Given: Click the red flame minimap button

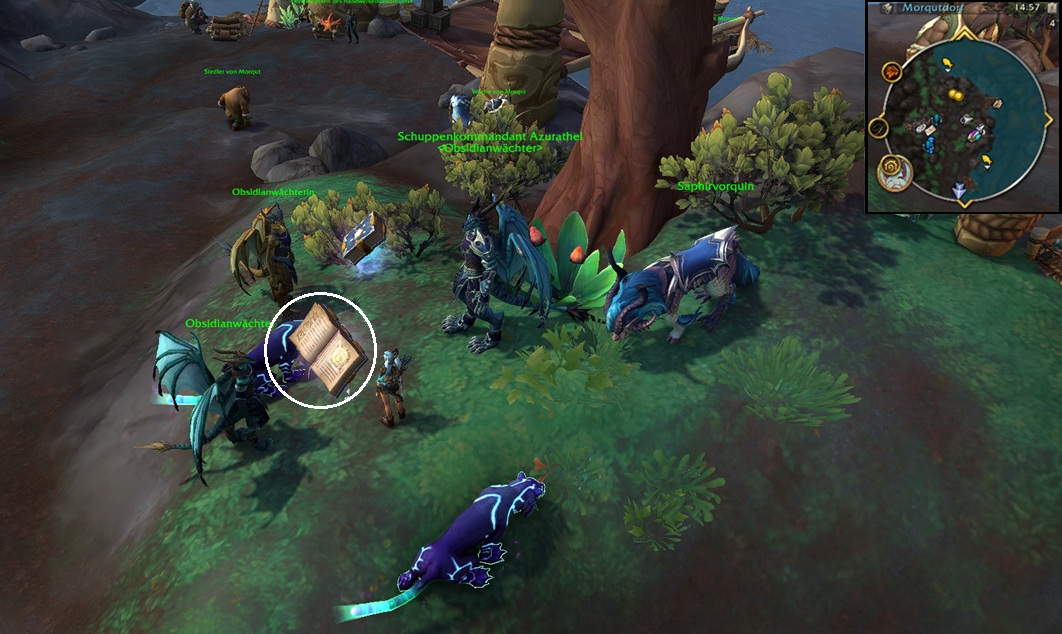Looking at the screenshot, I should click(891, 71).
